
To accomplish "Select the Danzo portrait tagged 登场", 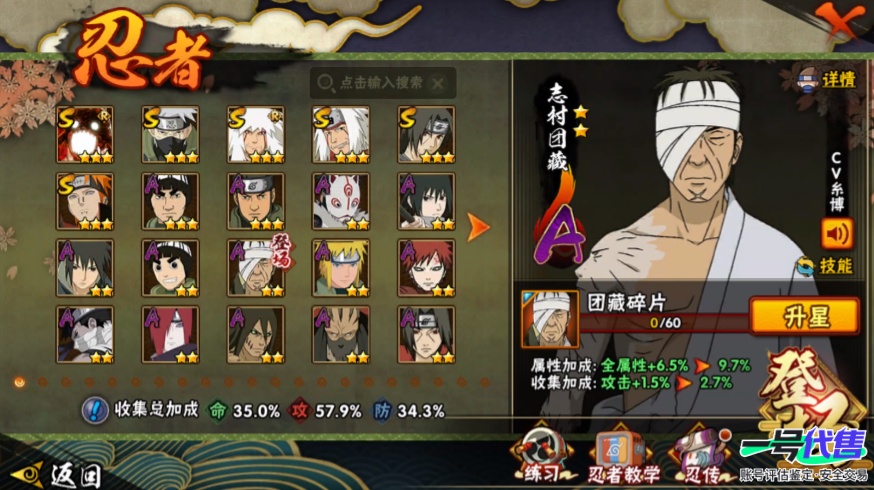I will click(255, 268).
